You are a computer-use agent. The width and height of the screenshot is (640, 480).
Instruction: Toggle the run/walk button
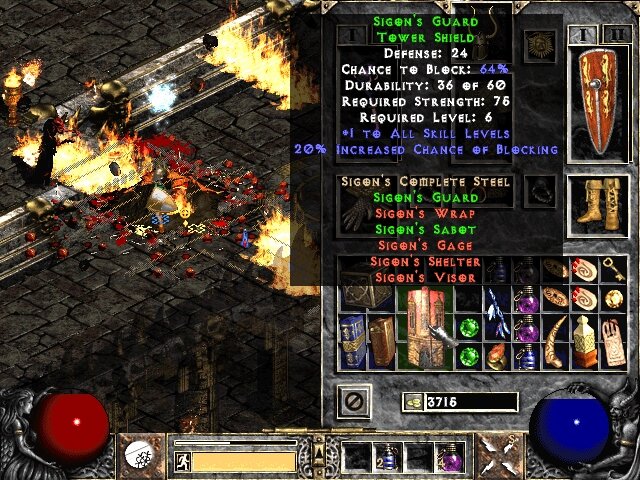pyautogui.click(x=183, y=461)
